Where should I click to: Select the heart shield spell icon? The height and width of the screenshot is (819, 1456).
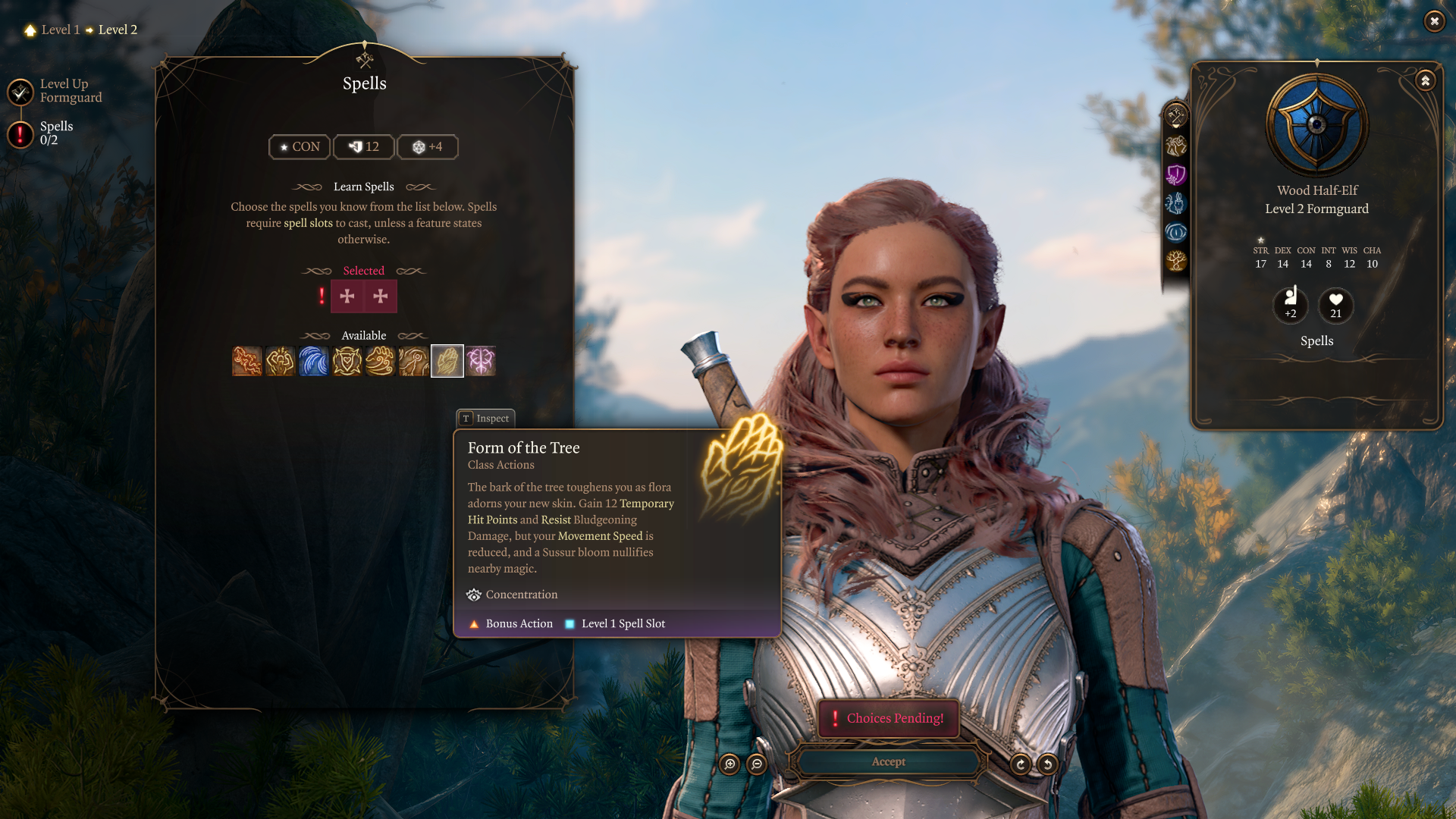pyautogui.click(x=347, y=361)
